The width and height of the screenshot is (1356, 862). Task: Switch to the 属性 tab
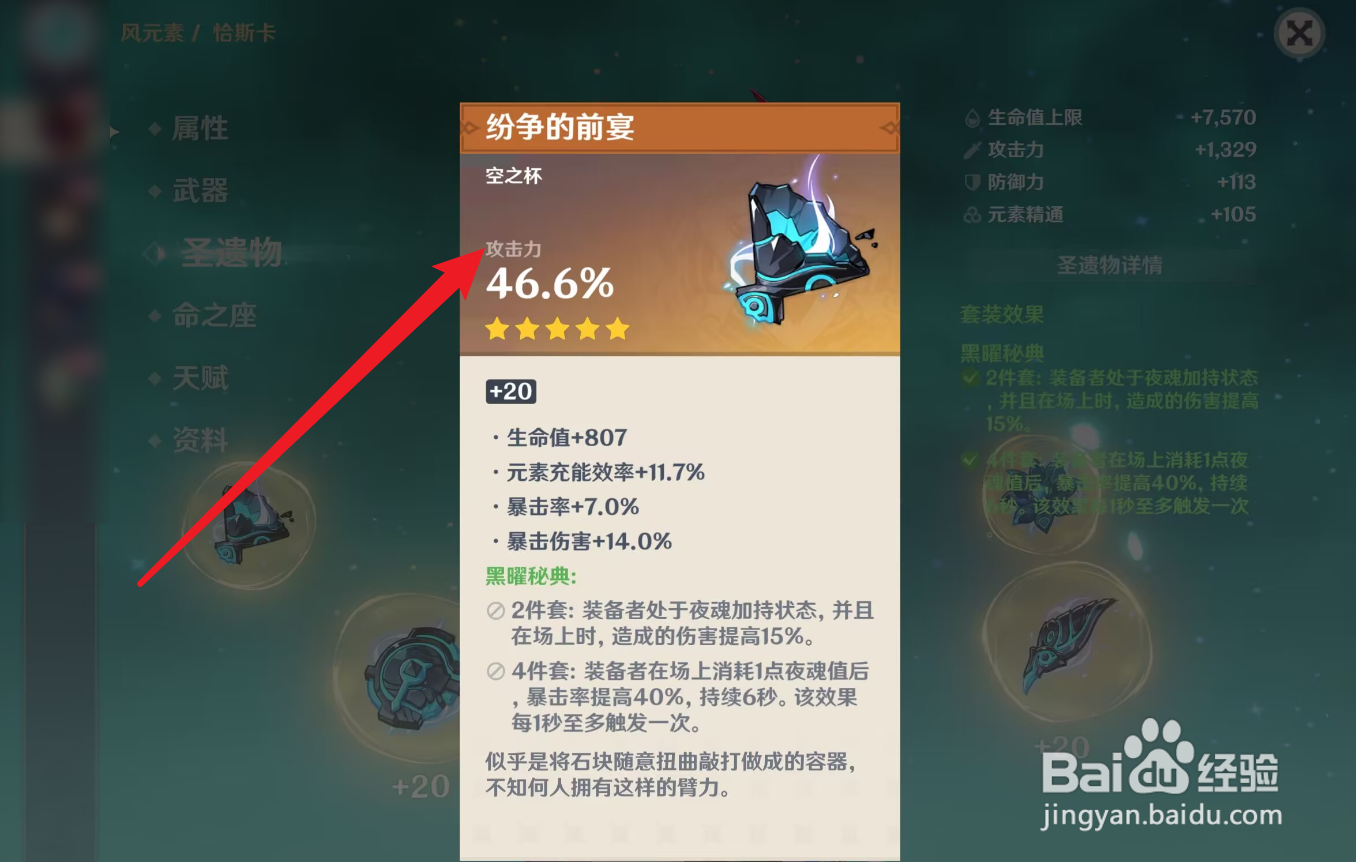pyautogui.click(x=200, y=128)
